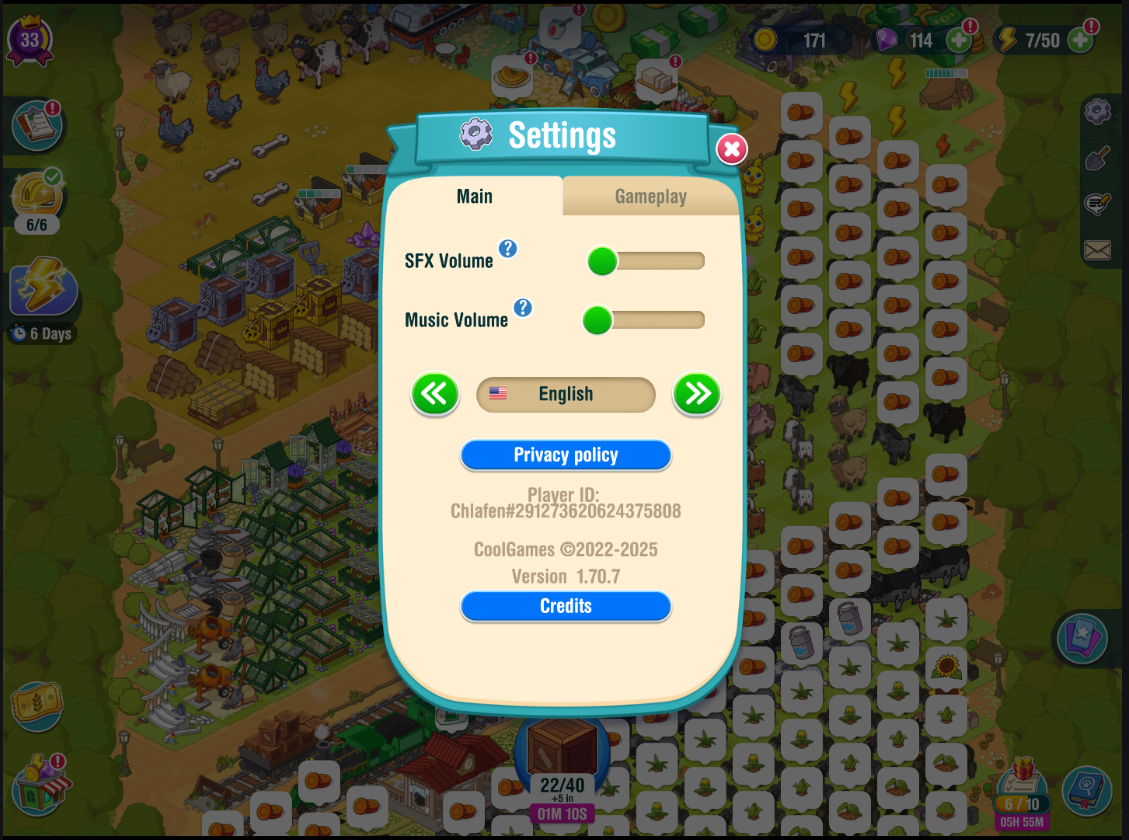Show Music Volume help tooltip
This screenshot has width=1129, height=840.
[522, 307]
